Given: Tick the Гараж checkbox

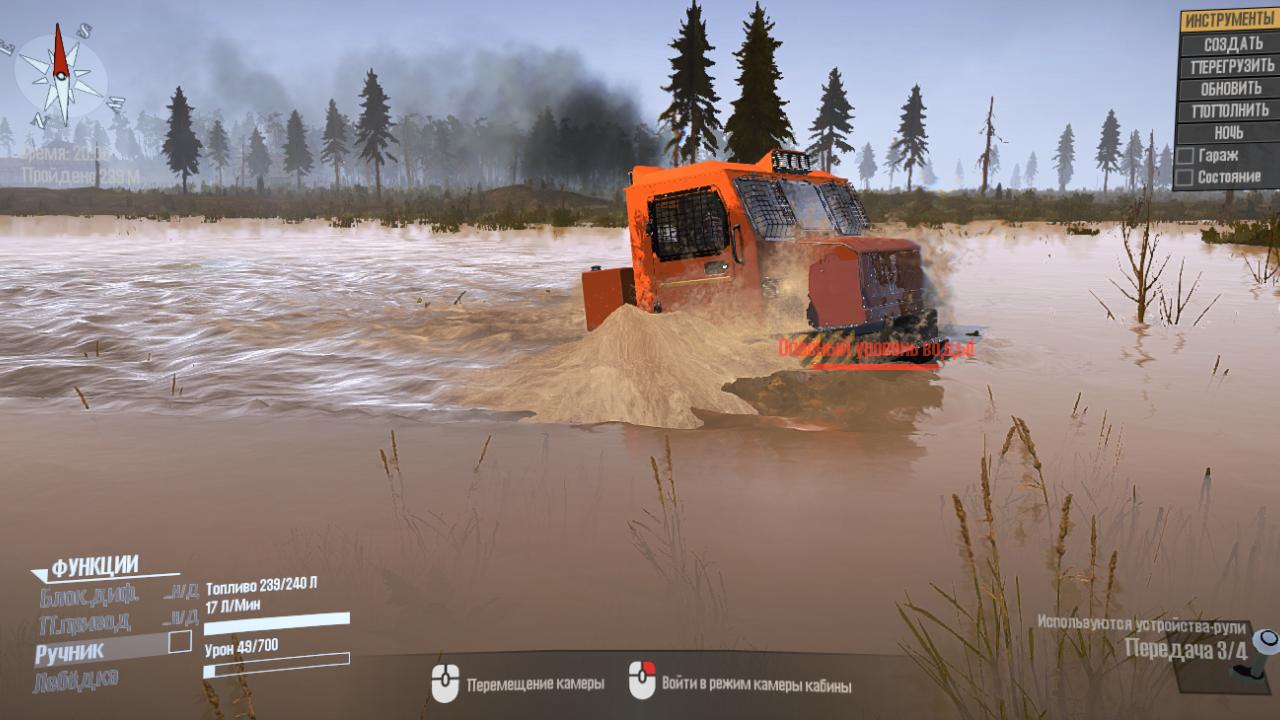Looking at the screenshot, I should (1185, 155).
